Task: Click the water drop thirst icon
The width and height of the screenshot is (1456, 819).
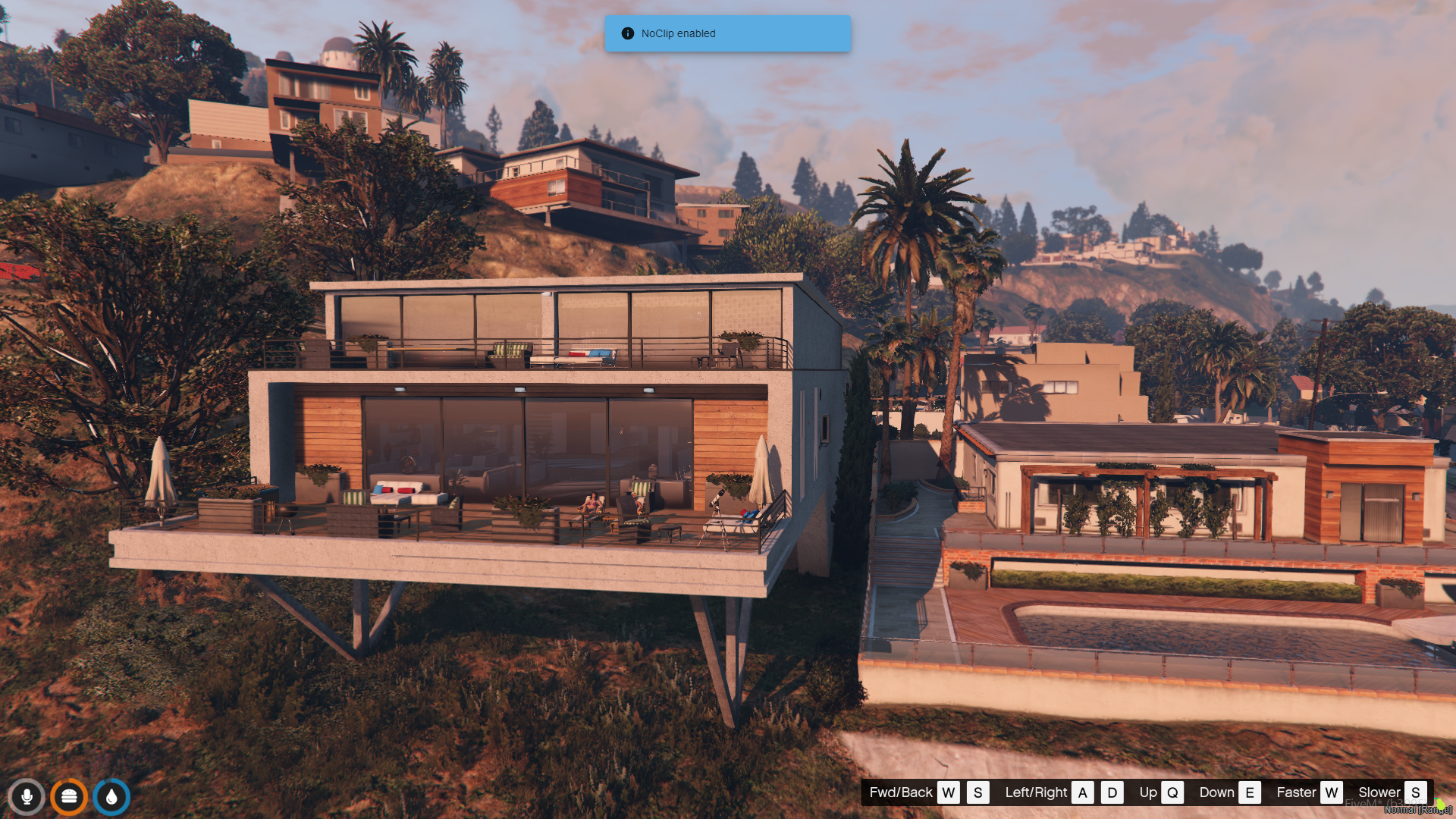Action: click(x=111, y=797)
